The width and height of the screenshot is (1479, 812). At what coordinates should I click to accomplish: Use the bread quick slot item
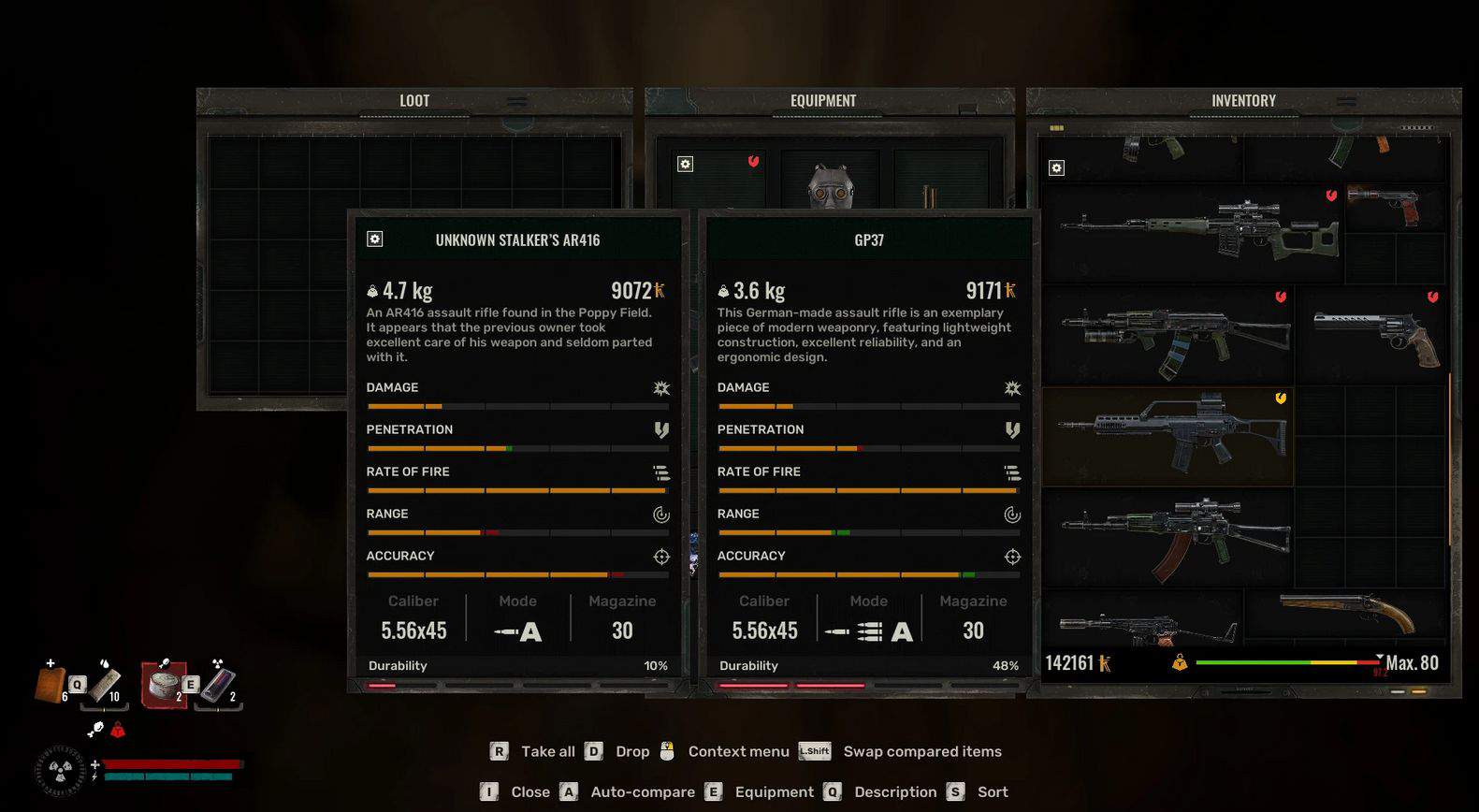51,683
